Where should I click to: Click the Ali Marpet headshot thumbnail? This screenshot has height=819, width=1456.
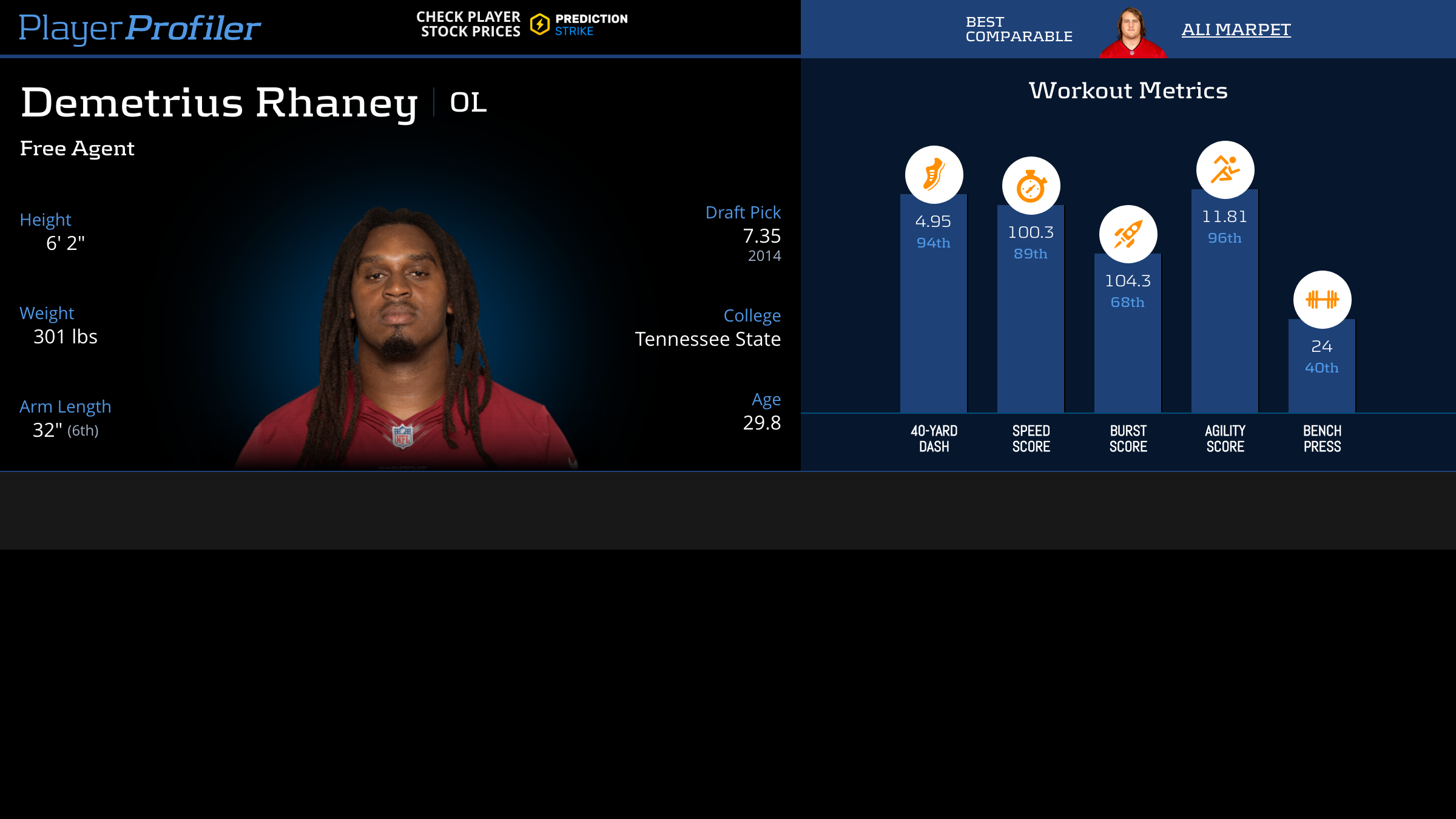1132,32
